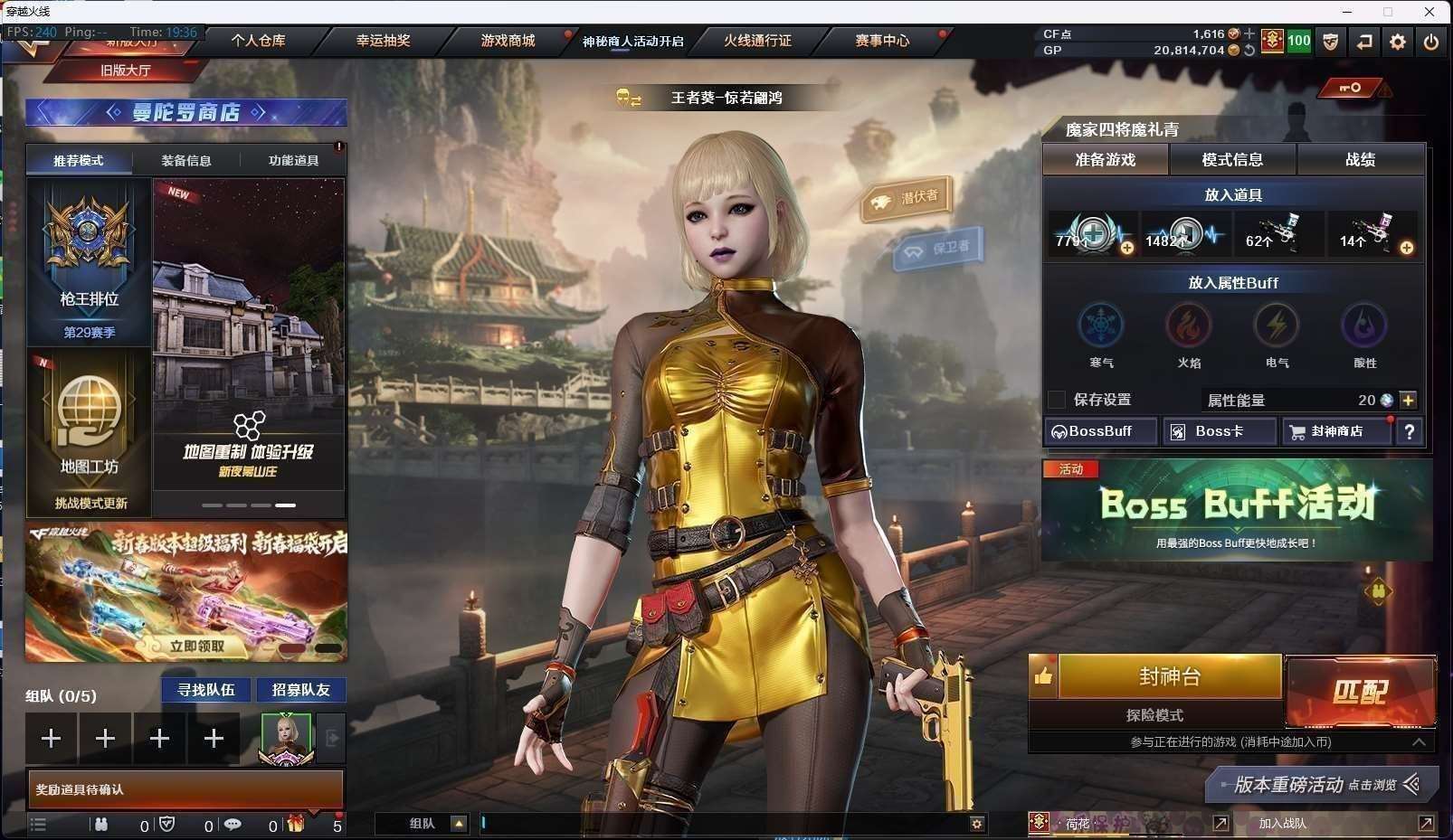Go to the 游戏商城 shop

(508, 41)
